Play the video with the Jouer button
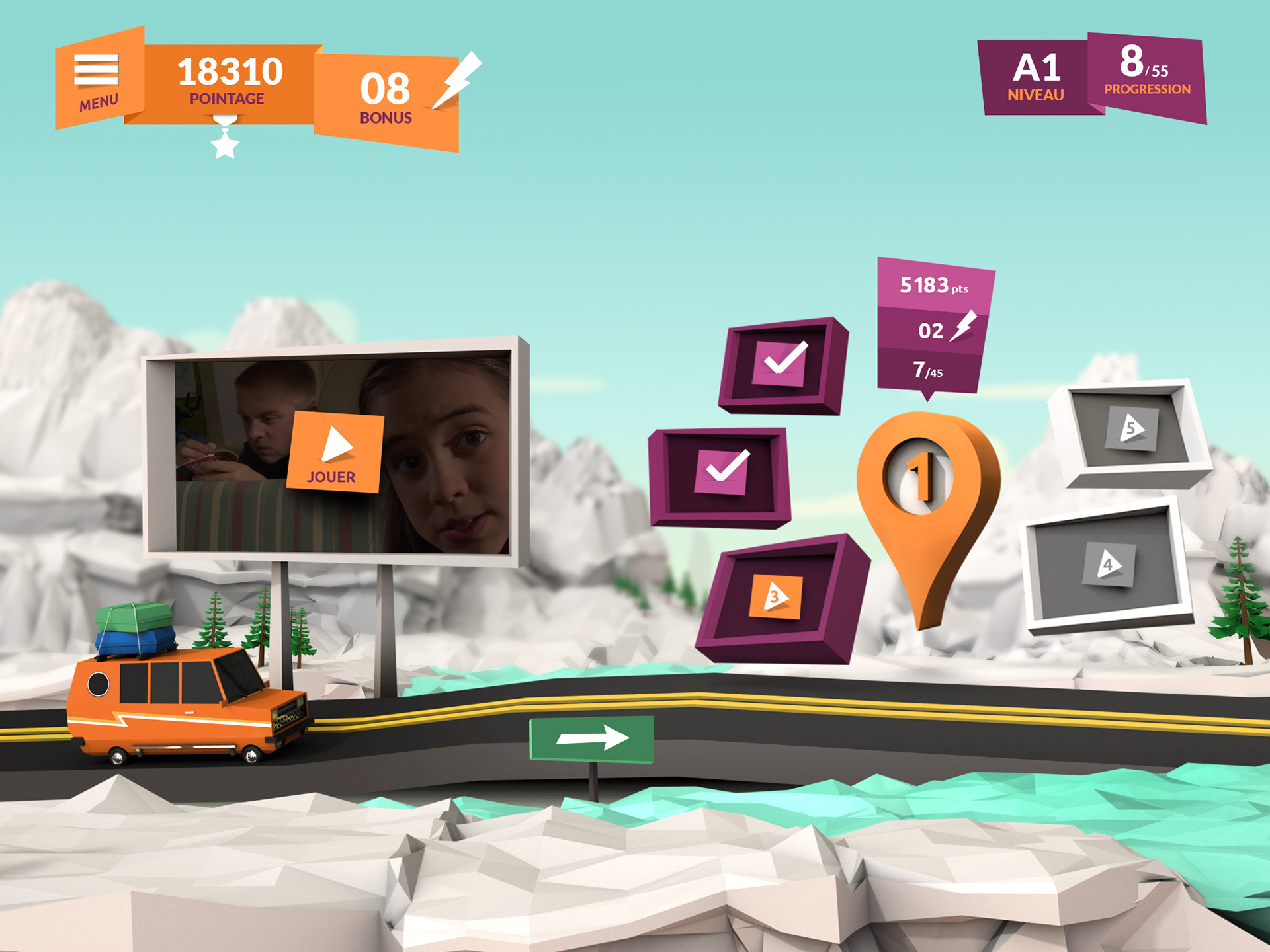1270x952 pixels. pos(335,452)
